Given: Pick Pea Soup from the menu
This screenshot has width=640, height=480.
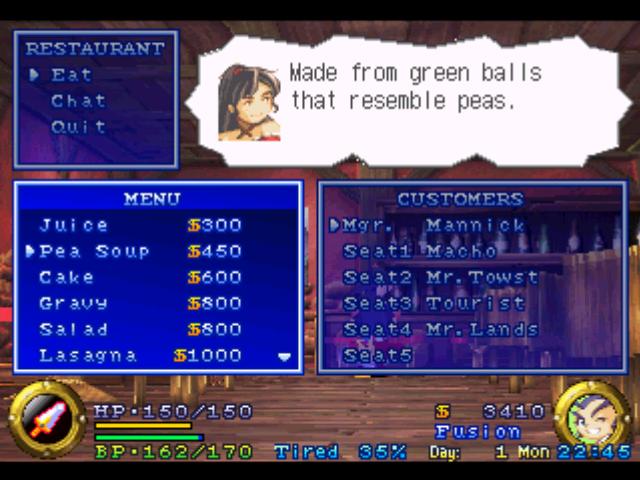Looking at the screenshot, I should pyautogui.click(x=140, y=251).
